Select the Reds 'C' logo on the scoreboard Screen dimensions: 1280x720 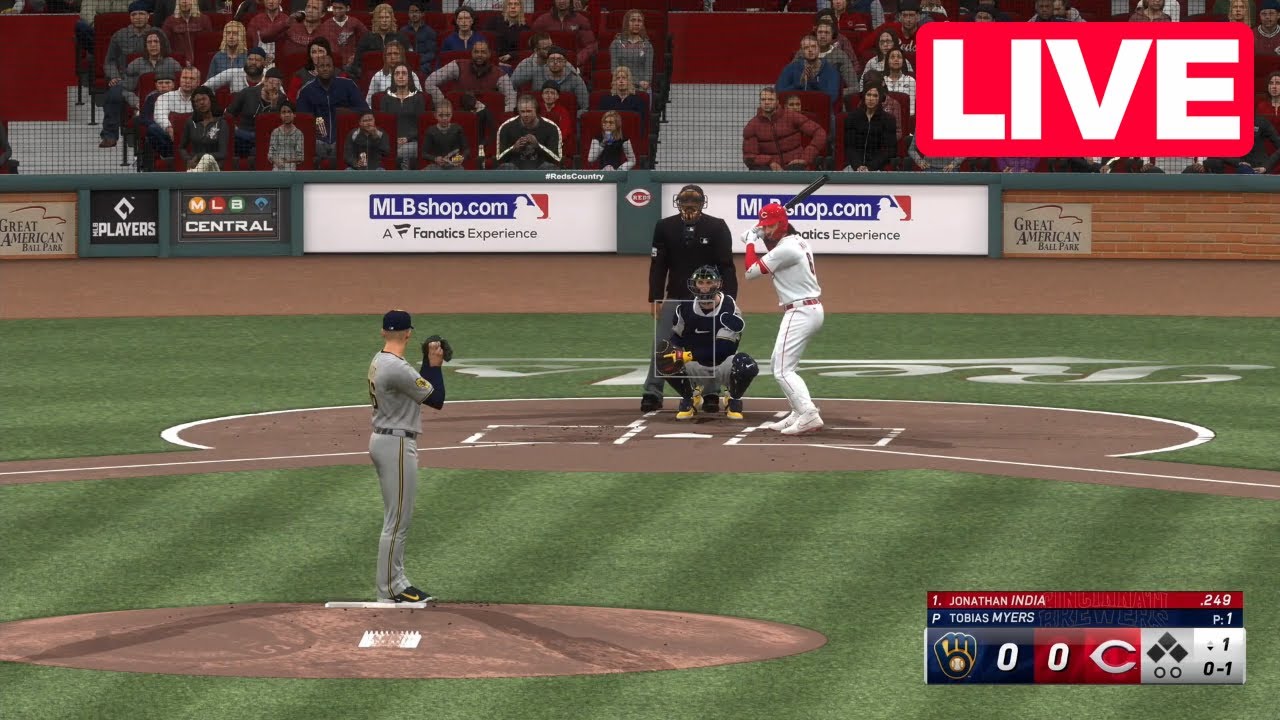pos(1111,655)
